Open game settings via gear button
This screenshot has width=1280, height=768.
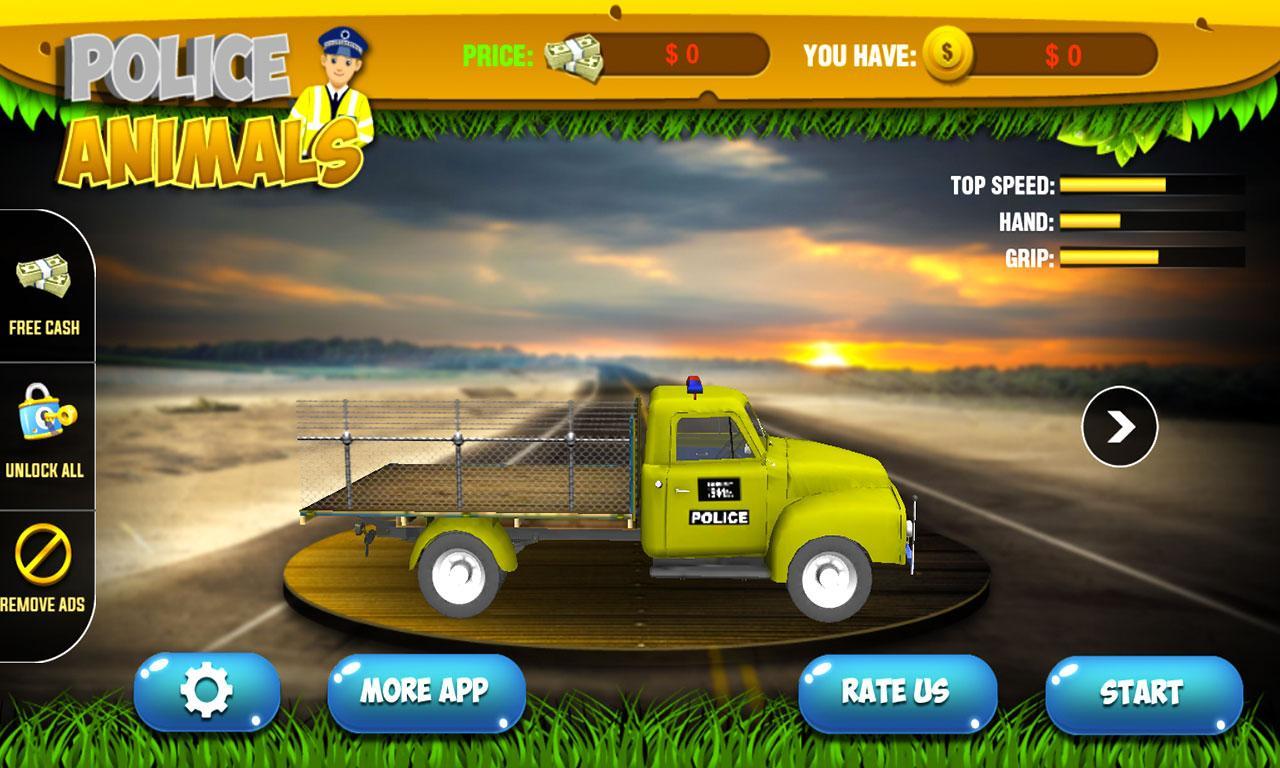[207, 690]
